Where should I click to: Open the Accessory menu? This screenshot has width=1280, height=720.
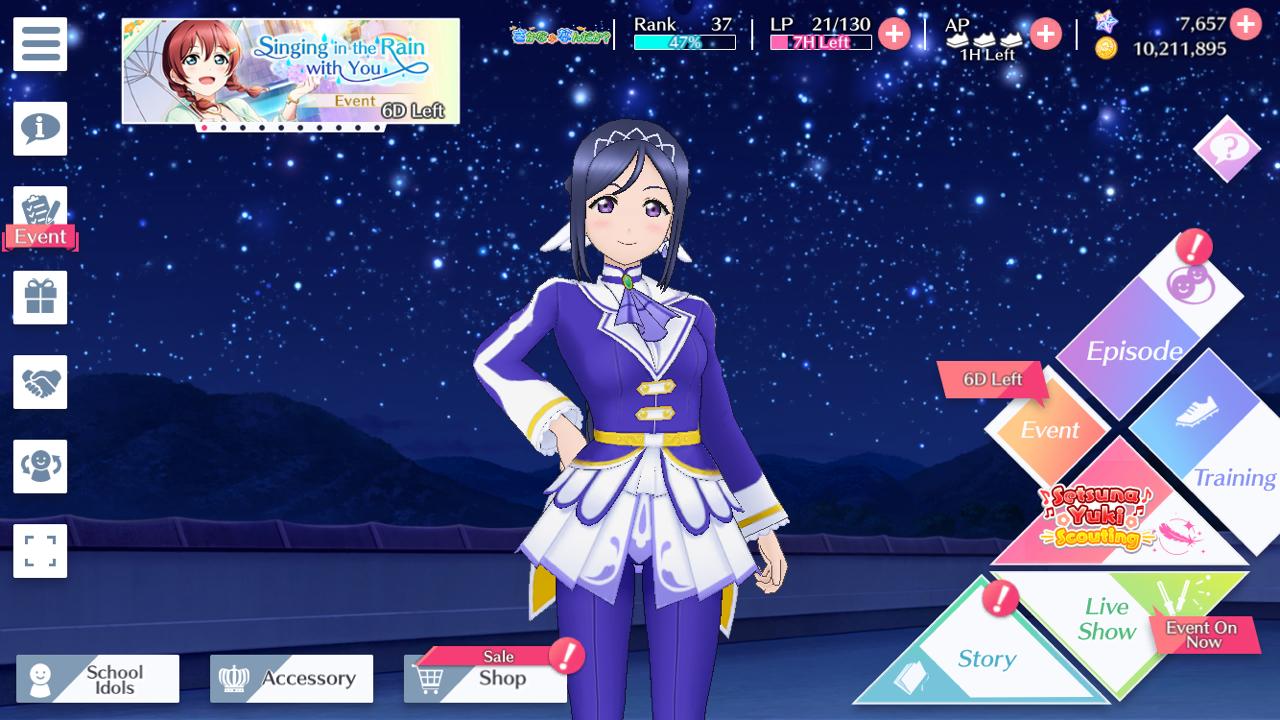click(291, 679)
